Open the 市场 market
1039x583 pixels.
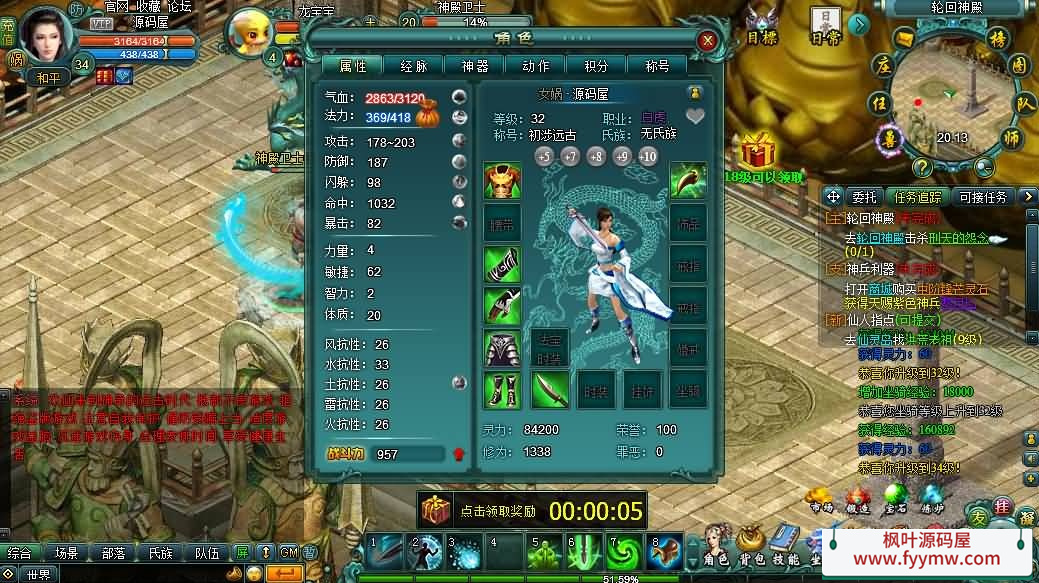point(820,498)
